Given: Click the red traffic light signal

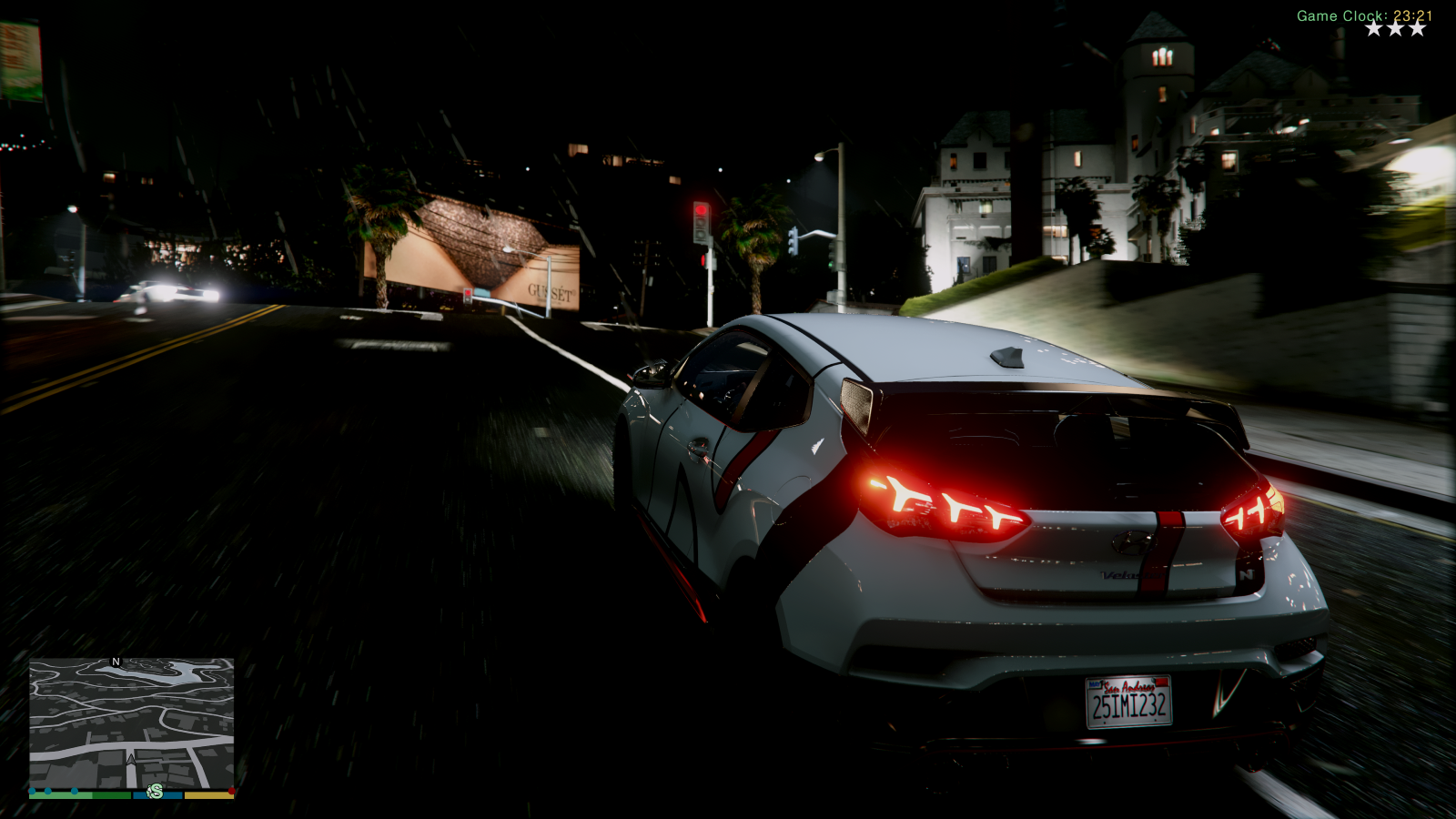Looking at the screenshot, I should tap(702, 208).
